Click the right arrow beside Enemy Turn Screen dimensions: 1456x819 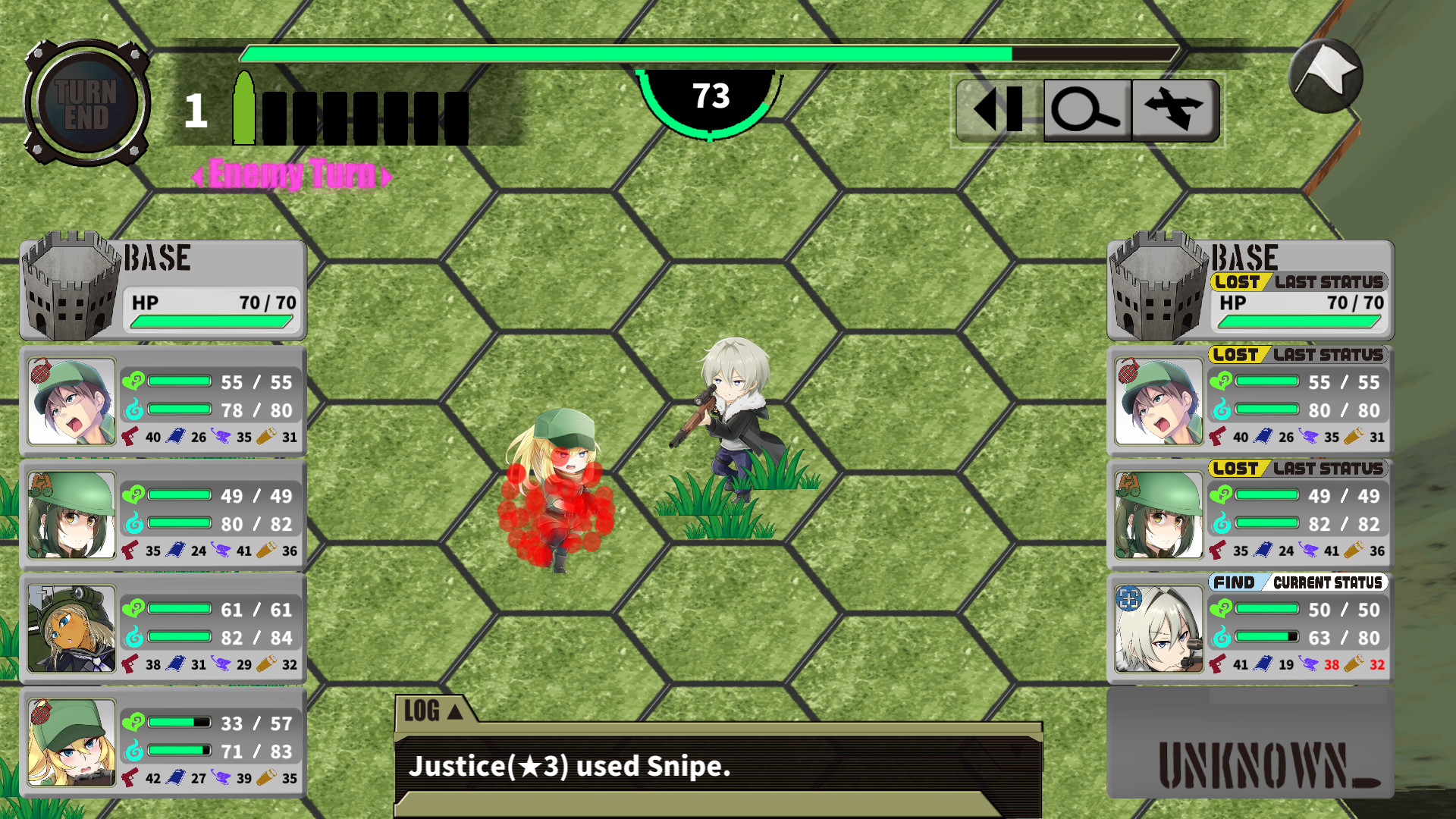click(x=387, y=175)
